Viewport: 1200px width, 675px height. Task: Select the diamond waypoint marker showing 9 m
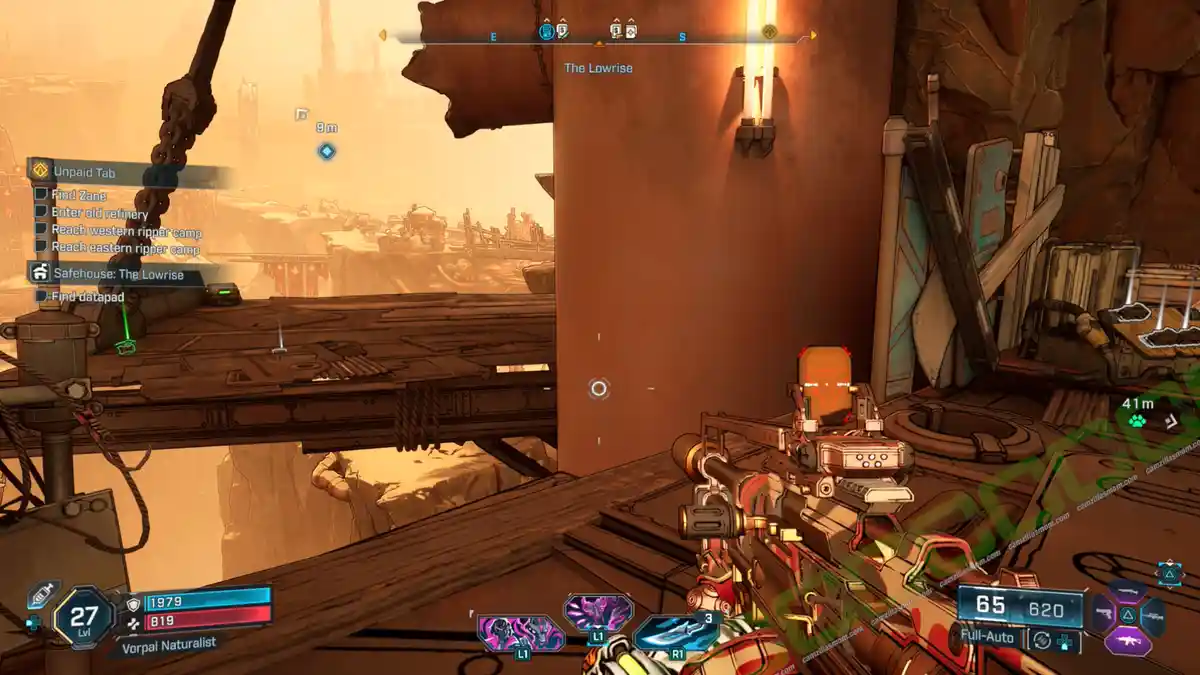(x=326, y=151)
